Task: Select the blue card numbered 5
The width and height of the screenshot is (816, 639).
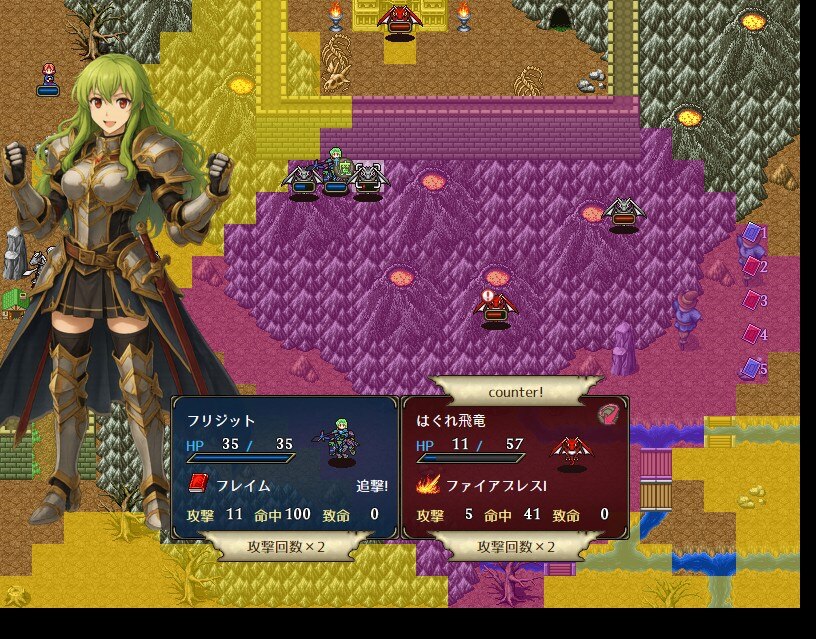Action: pyautogui.click(x=752, y=368)
